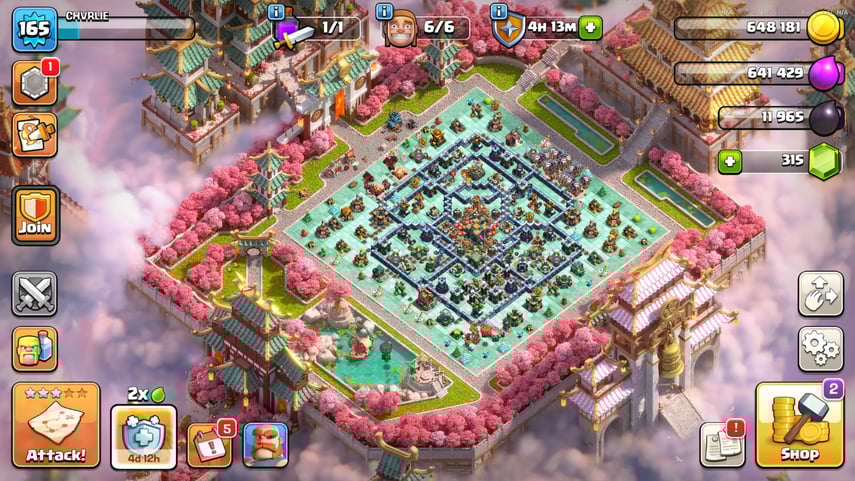Tap the level 165 experience badge
855x481 pixels.
tap(33, 28)
